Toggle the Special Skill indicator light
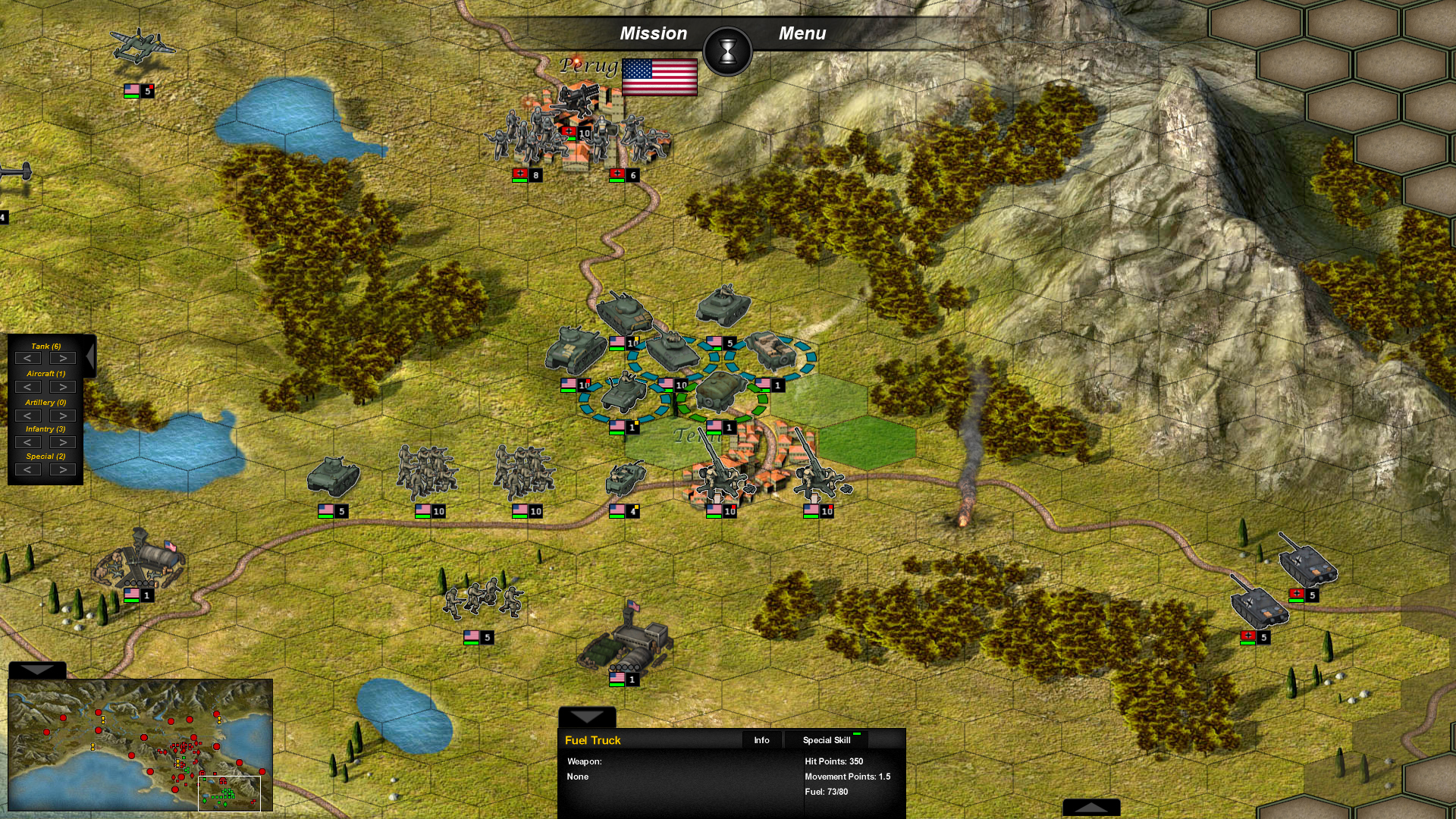 coord(857,733)
